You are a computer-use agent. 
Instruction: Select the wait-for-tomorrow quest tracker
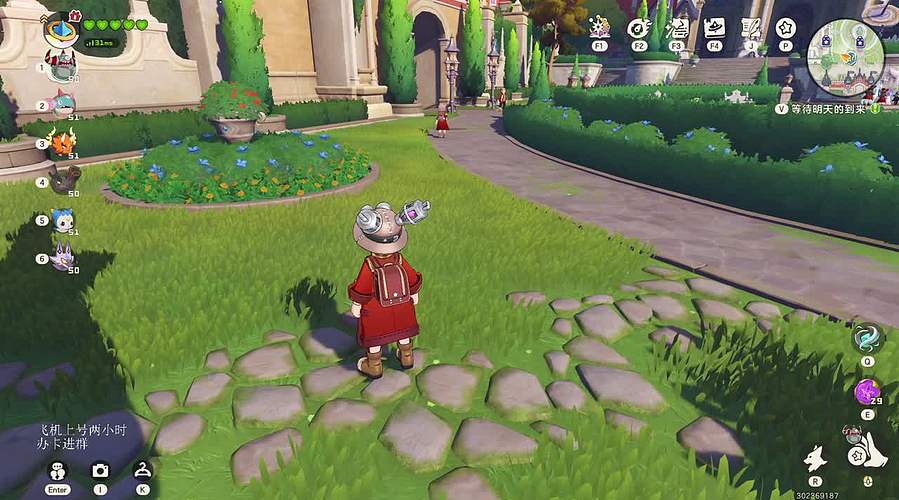tap(826, 108)
